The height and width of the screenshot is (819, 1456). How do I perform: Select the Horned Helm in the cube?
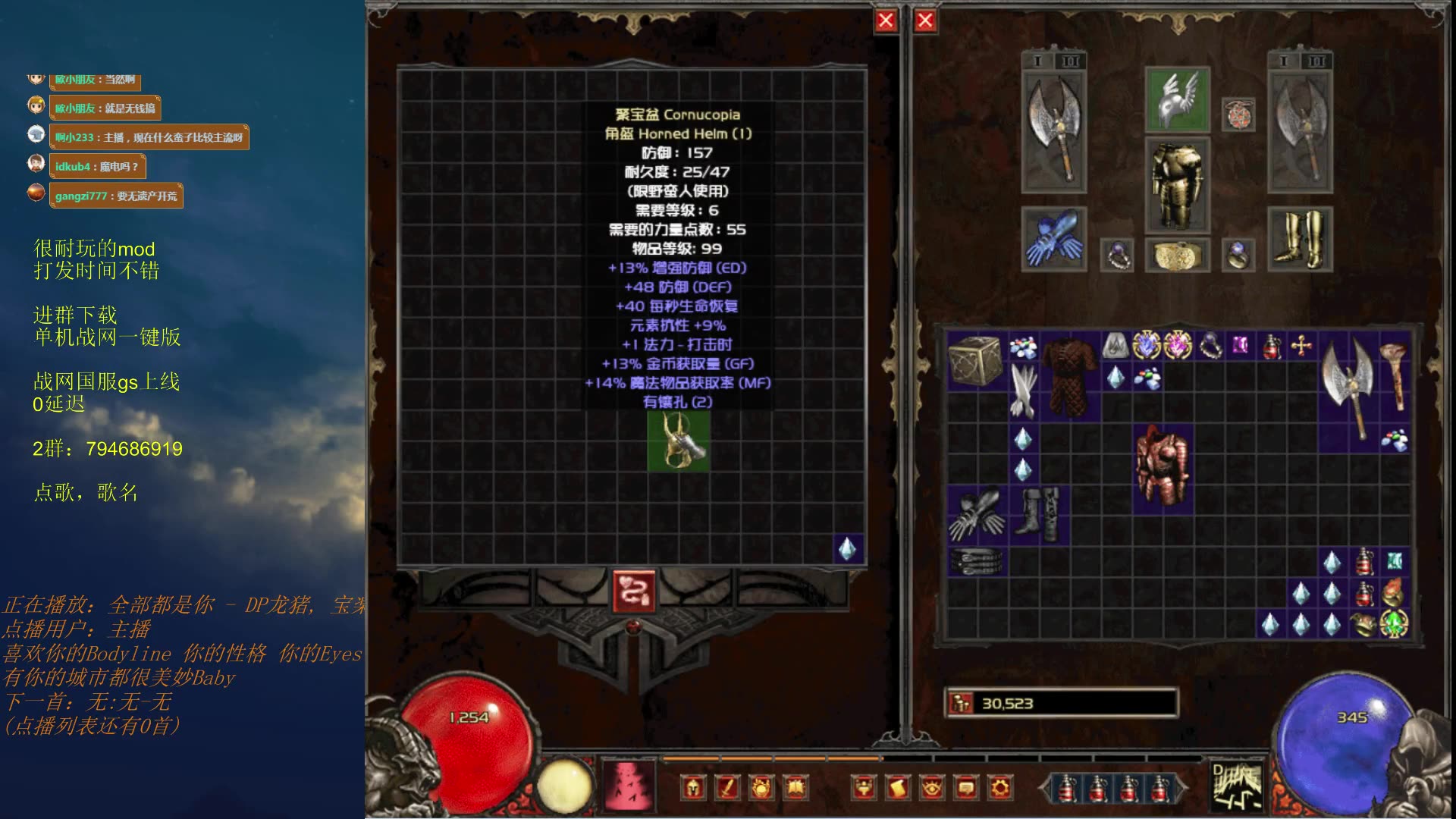(679, 441)
